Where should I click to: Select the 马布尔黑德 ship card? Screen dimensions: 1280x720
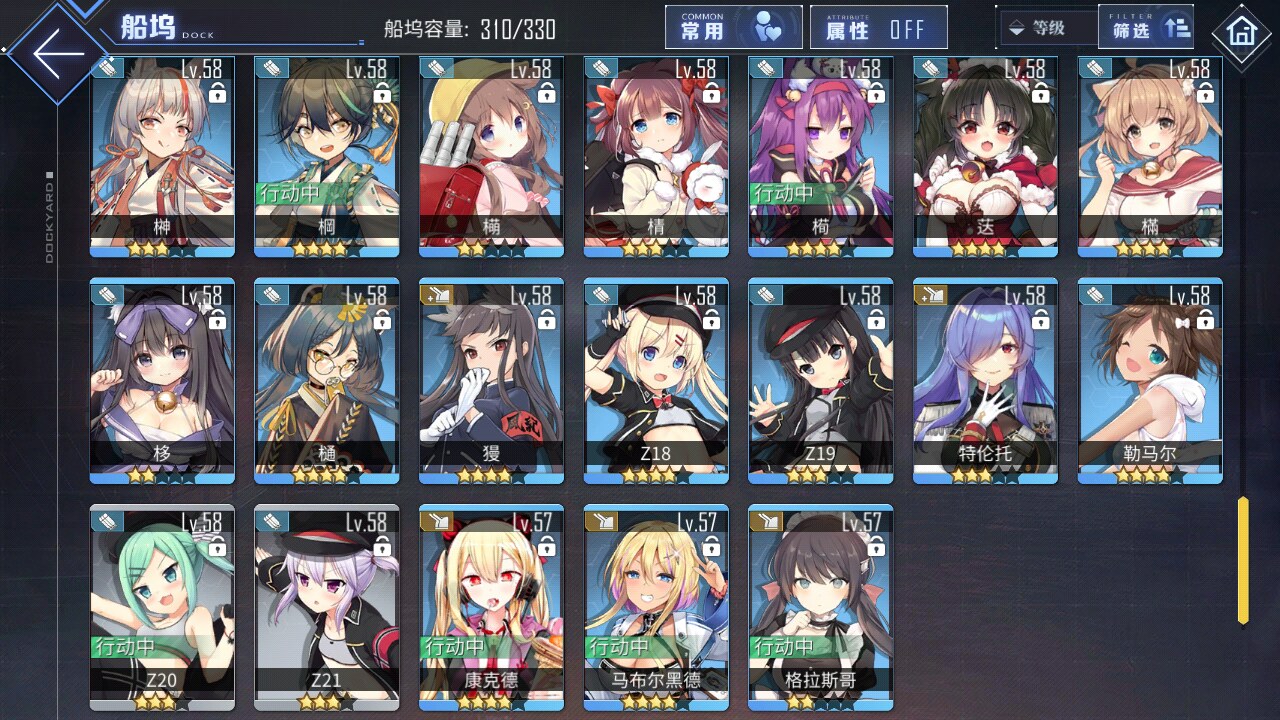point(656,607)
